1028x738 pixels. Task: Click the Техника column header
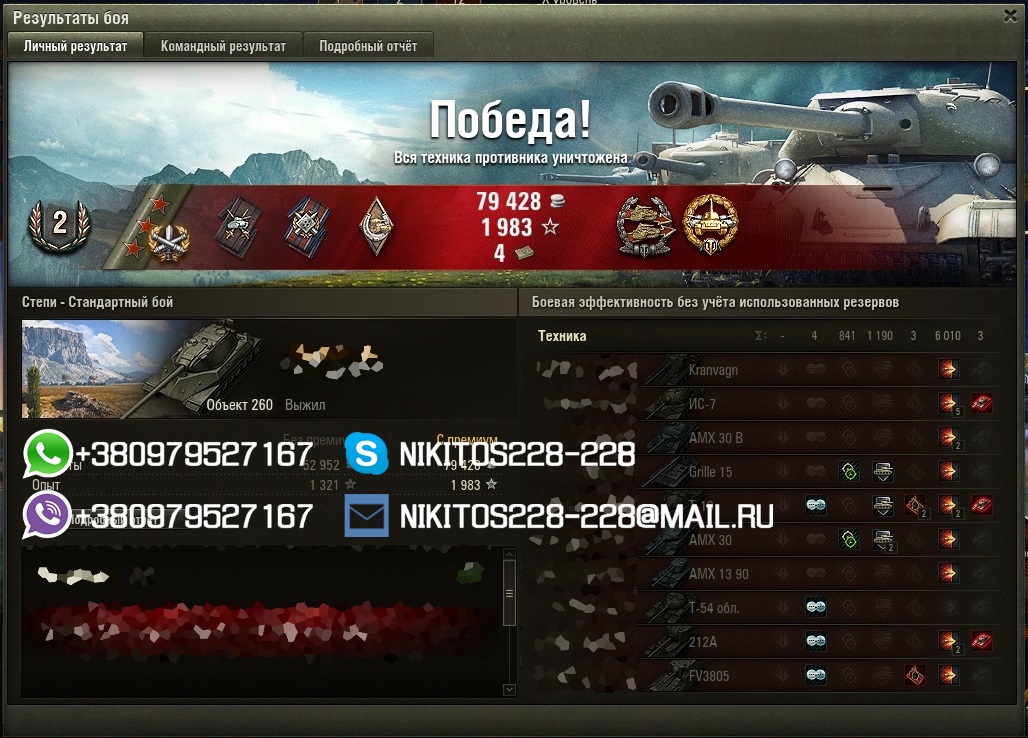562,336
